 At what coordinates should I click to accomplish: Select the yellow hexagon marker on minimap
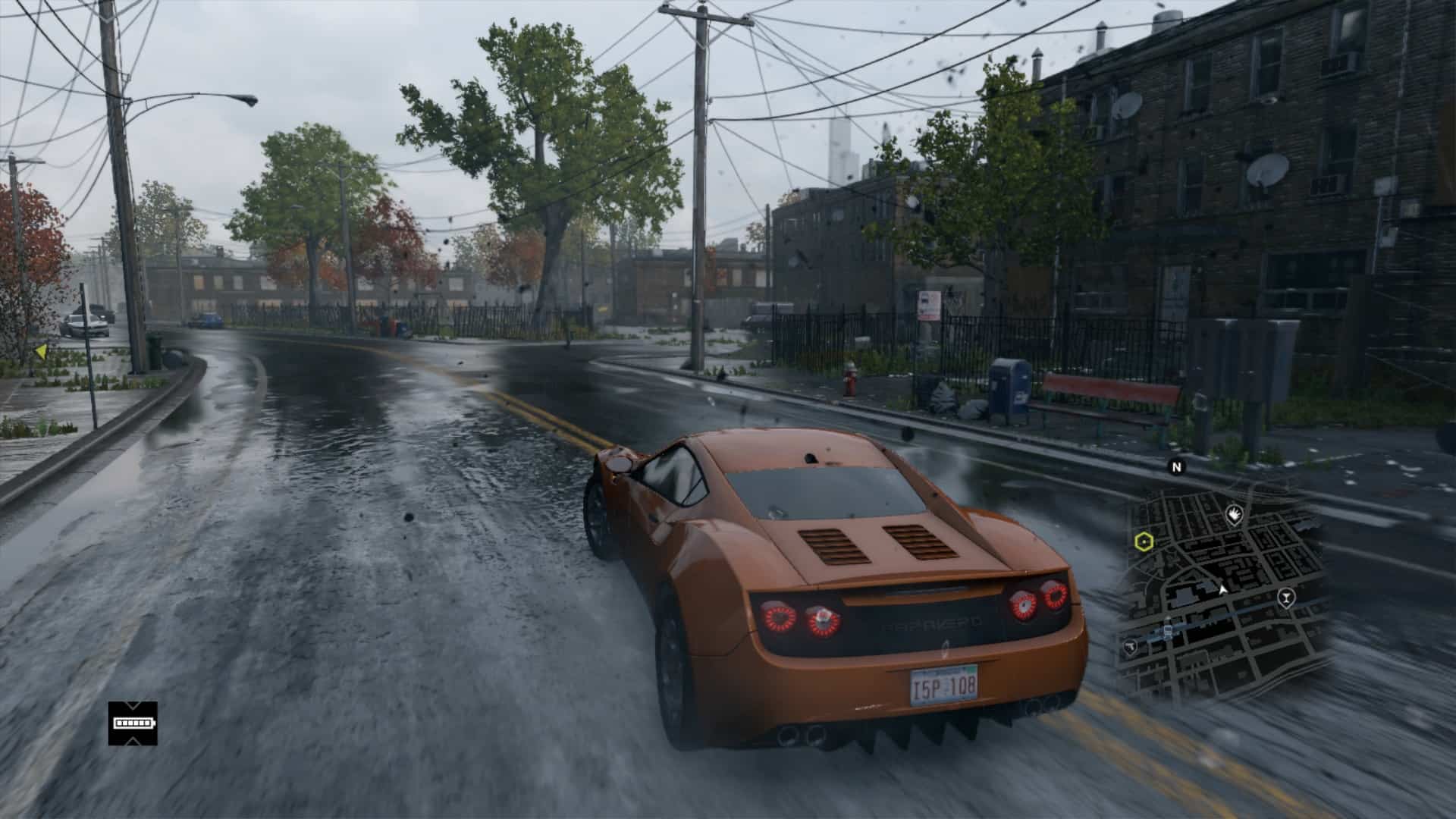tap(1144, 541)
